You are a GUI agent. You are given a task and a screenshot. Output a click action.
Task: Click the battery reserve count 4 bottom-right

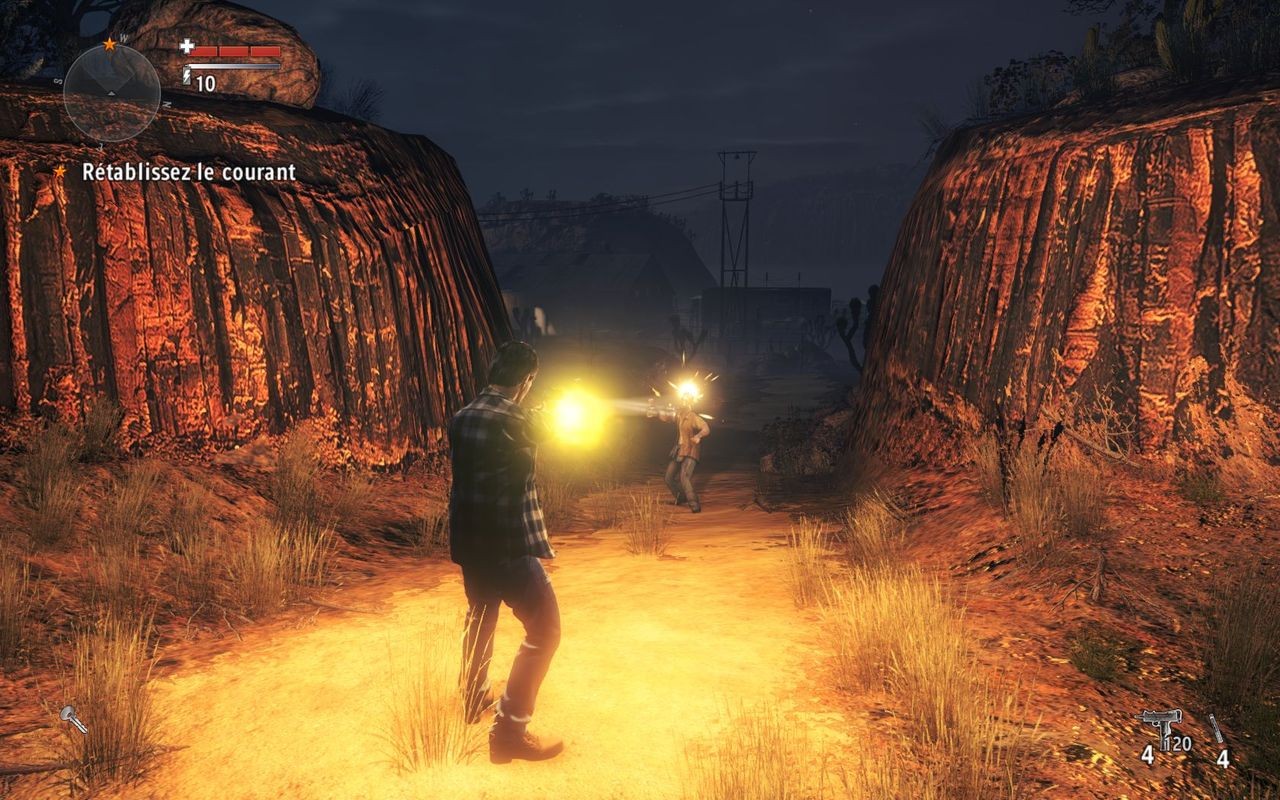pyautogui.click(x=1223, y=759)
